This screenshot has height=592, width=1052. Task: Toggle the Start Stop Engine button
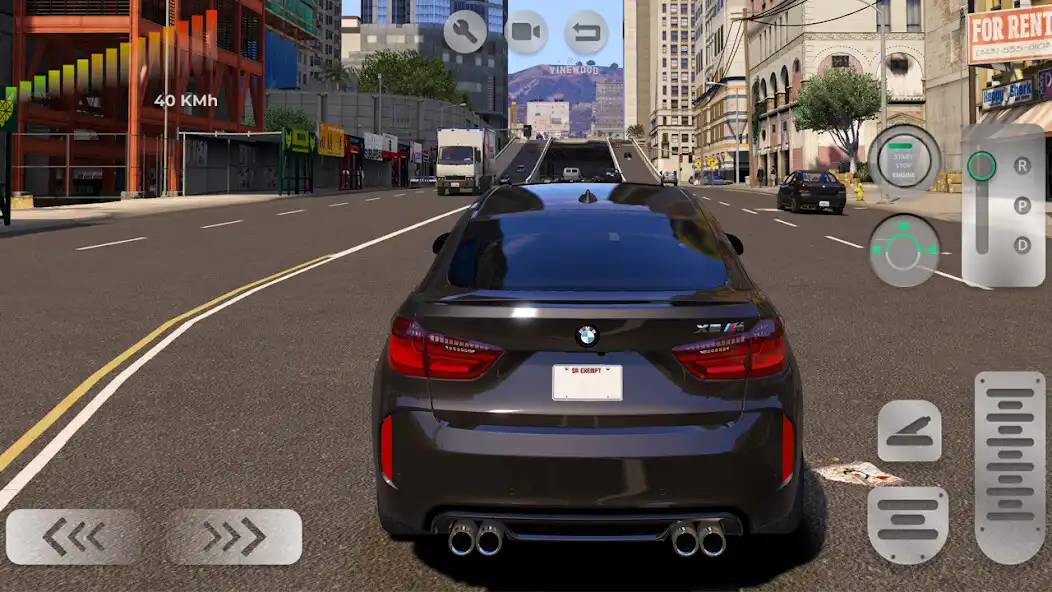point(903,159)
